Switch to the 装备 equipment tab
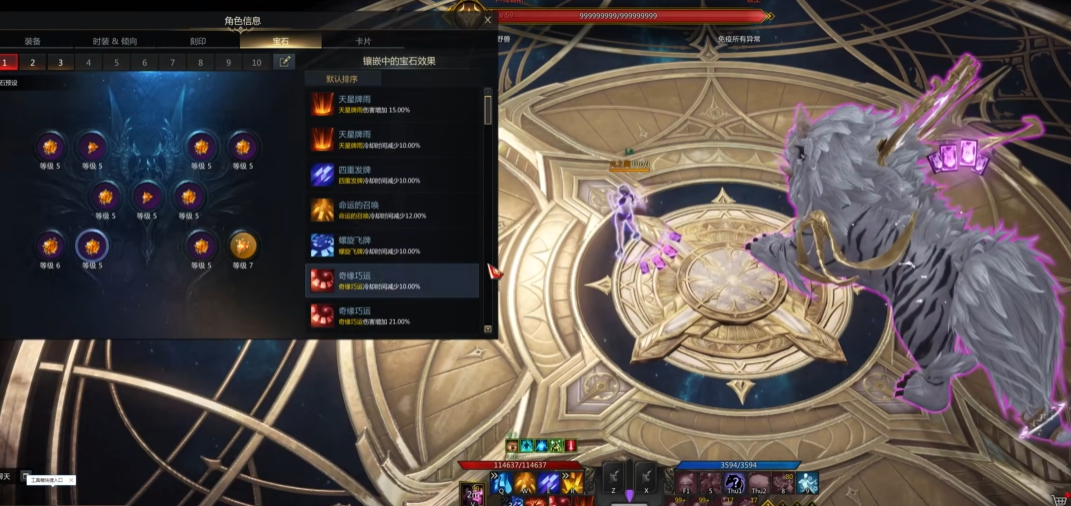Image resolution: width=1071 pixels, height=506 pixels. 32,41
